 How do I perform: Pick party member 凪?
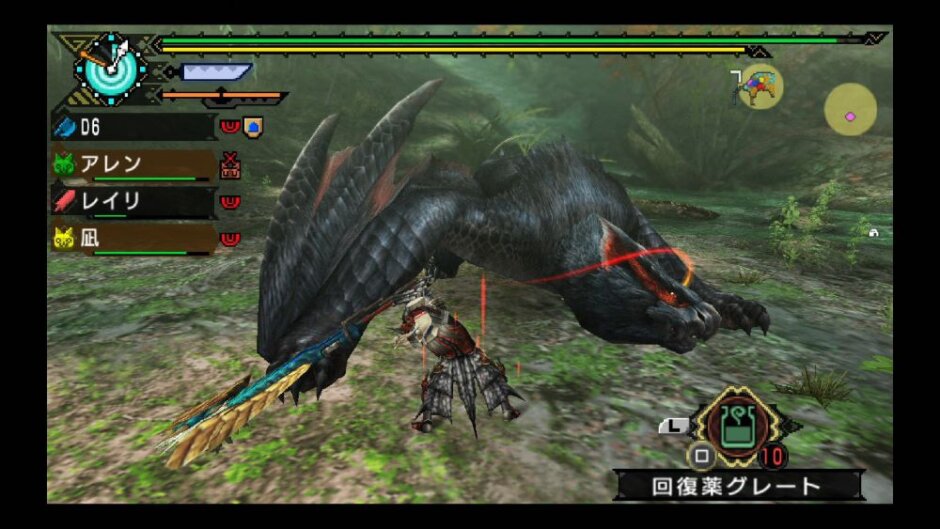pos(132,238)
